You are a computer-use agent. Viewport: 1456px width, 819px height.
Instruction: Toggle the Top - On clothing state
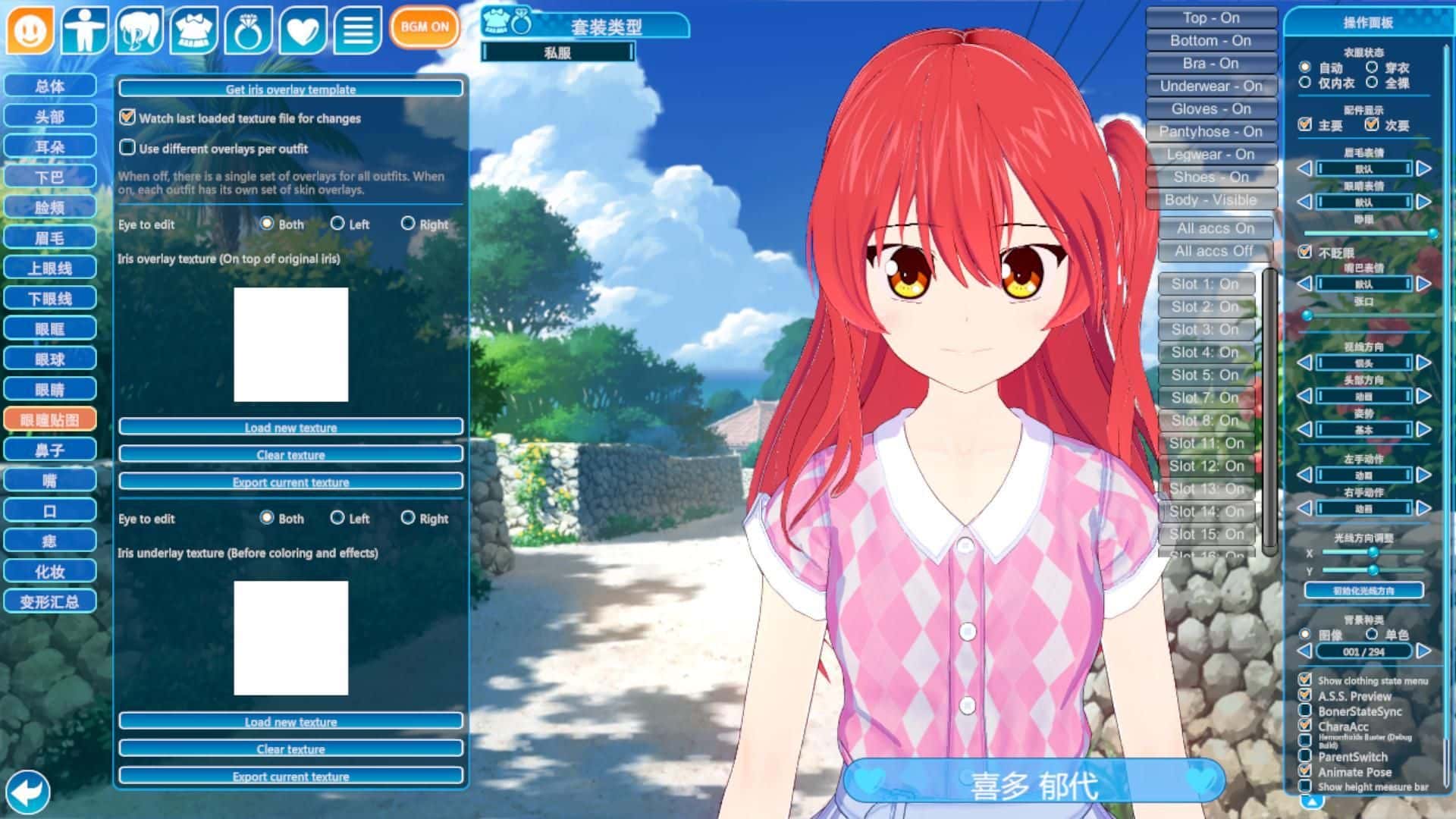(1210, 17)
